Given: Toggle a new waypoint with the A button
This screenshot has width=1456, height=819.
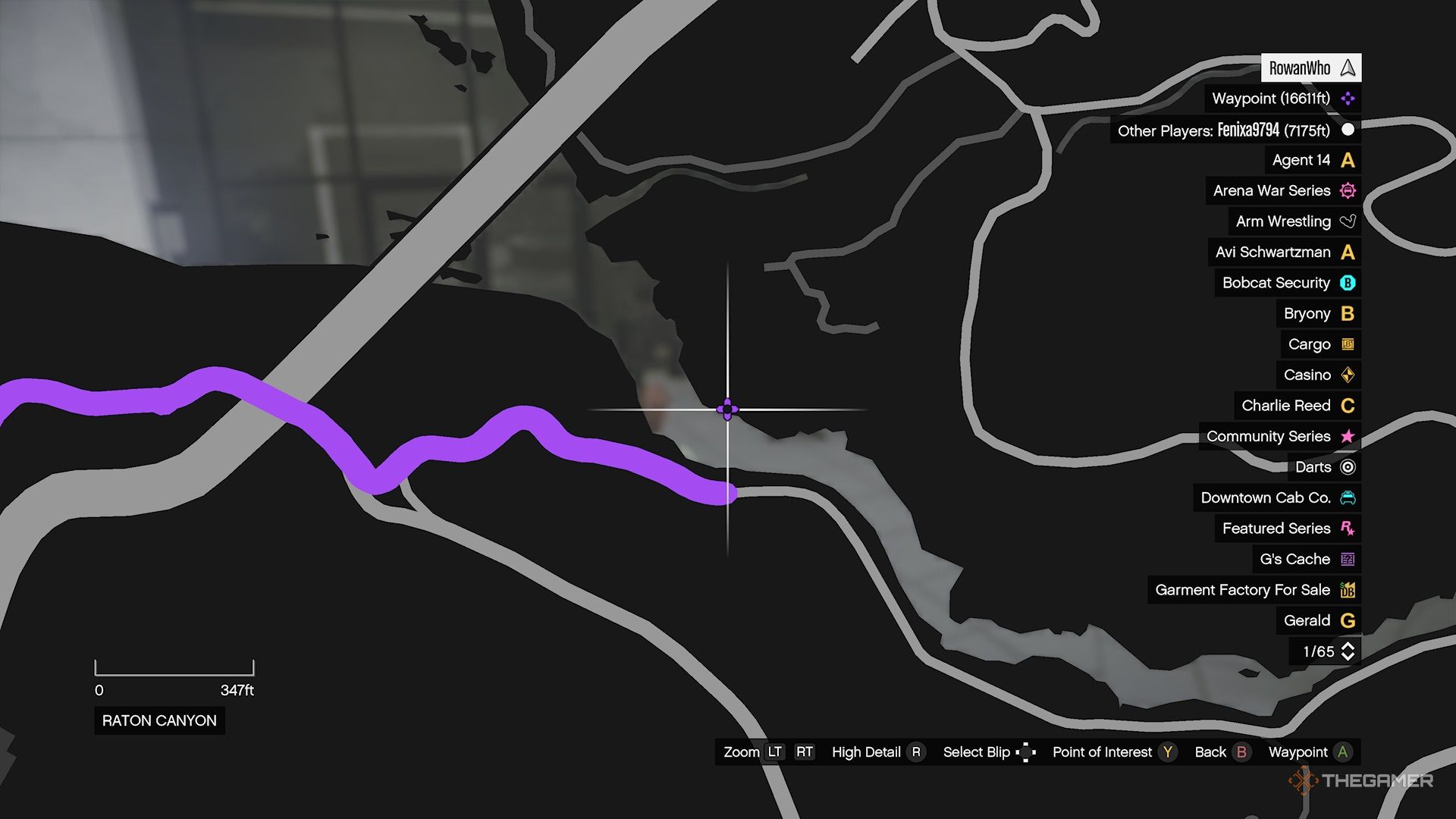Looking at the screenshot, I should coord(1344,752).
